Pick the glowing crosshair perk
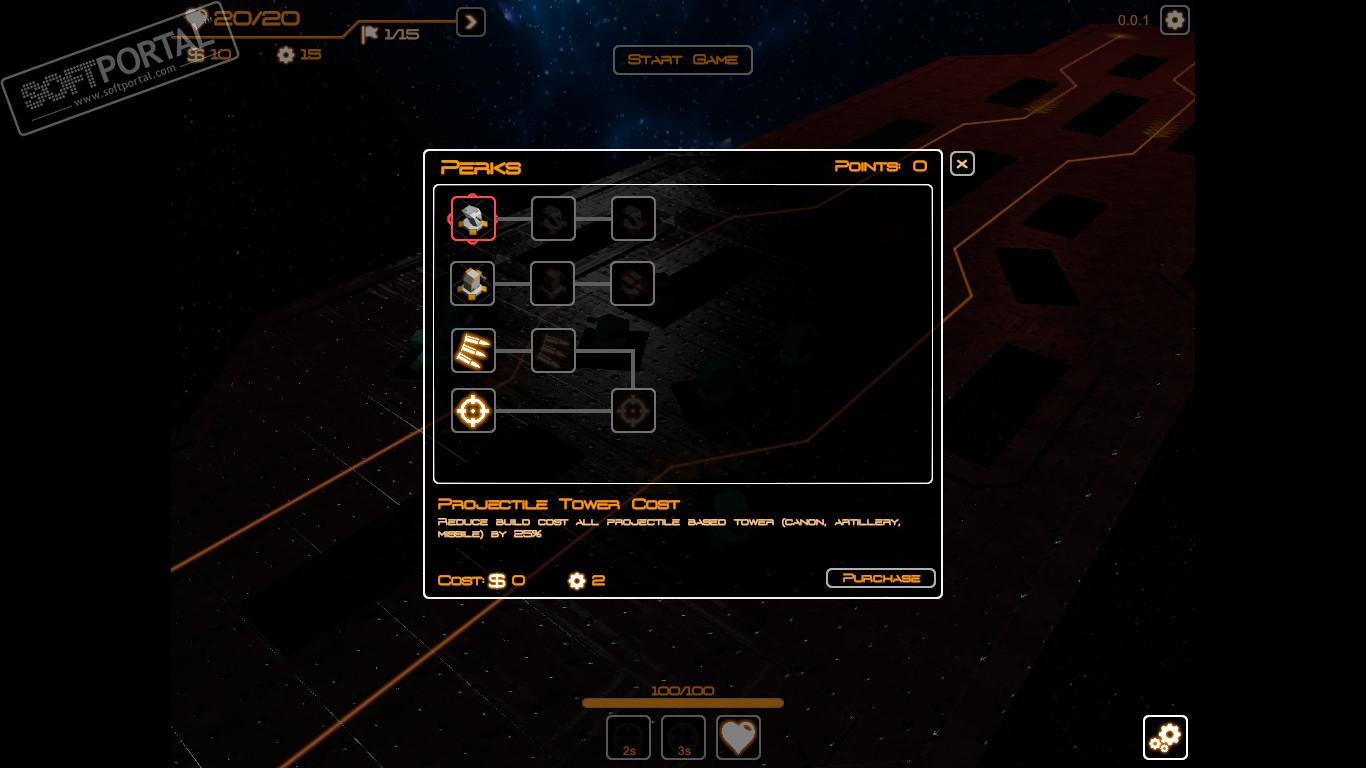This screenshot has height=768, width=1366. tap(473, 410)
